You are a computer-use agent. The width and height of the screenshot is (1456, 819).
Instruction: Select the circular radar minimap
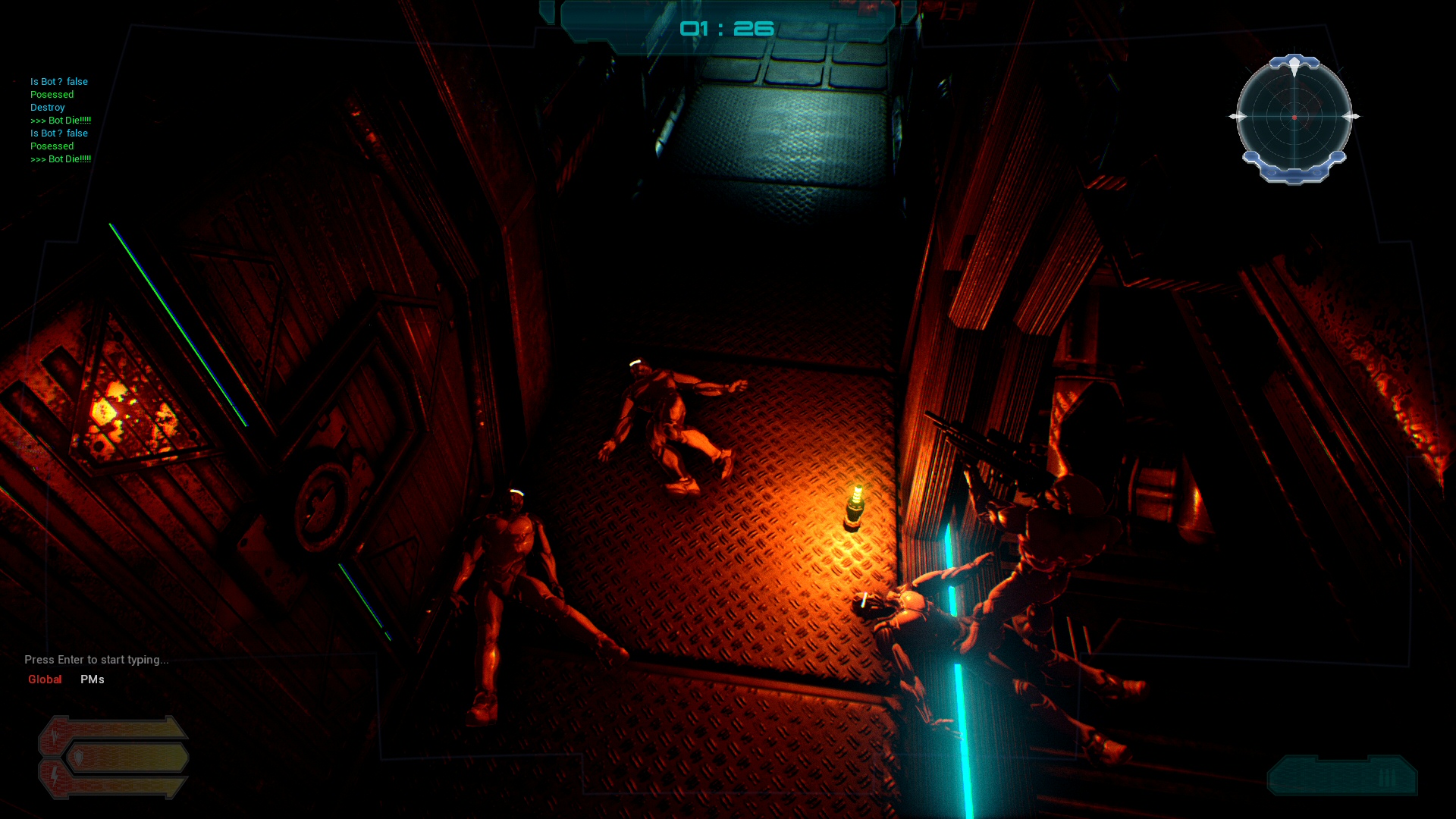[x=1294, y=118]
